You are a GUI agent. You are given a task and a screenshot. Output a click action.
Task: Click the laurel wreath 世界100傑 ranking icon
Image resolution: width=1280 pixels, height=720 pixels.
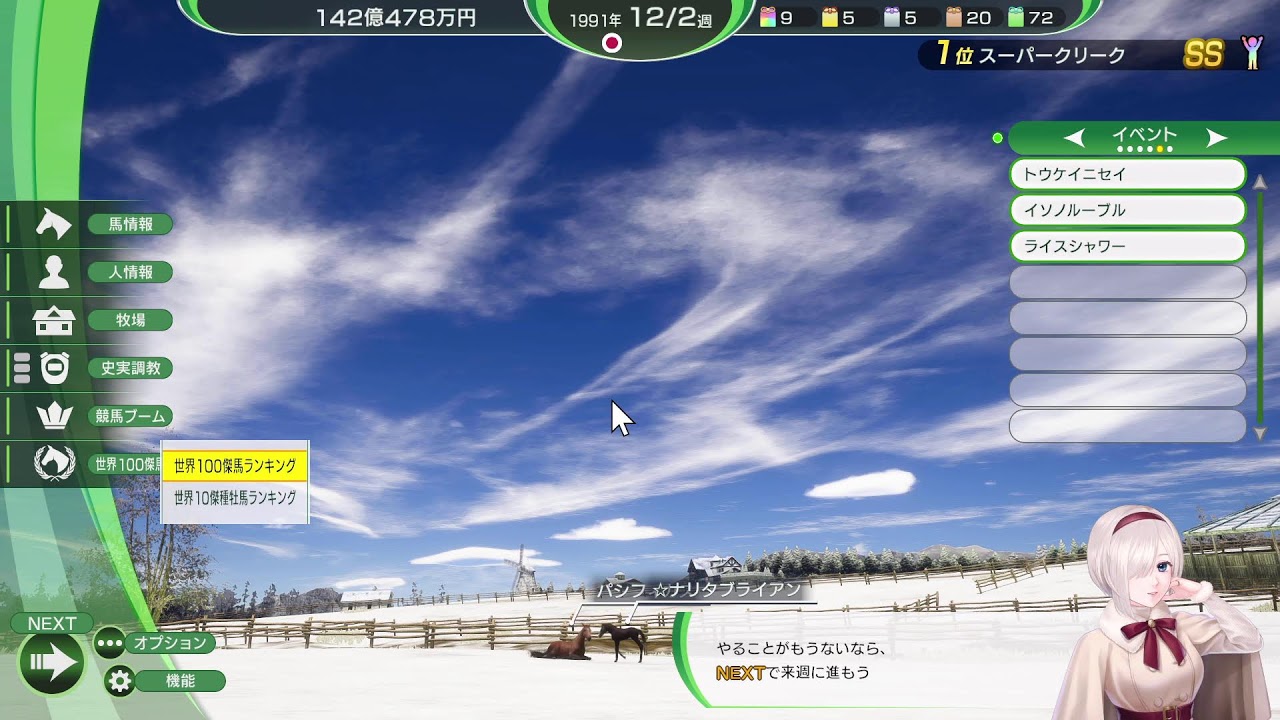tap(55, 464)
